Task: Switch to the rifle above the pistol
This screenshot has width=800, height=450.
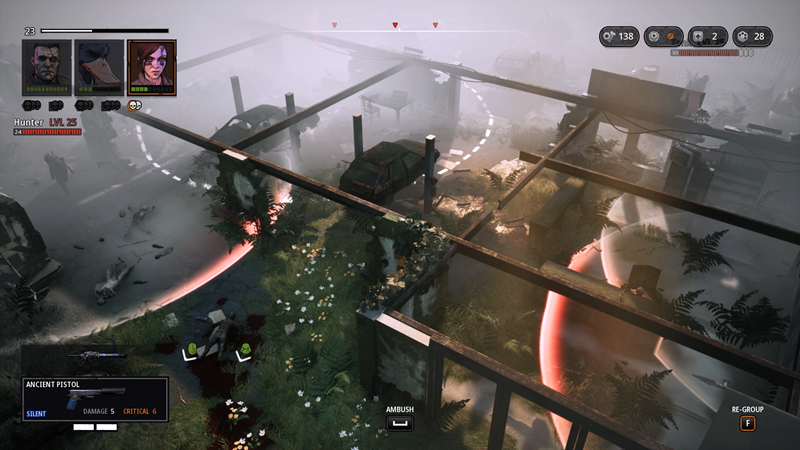Action: pos(95,357)
